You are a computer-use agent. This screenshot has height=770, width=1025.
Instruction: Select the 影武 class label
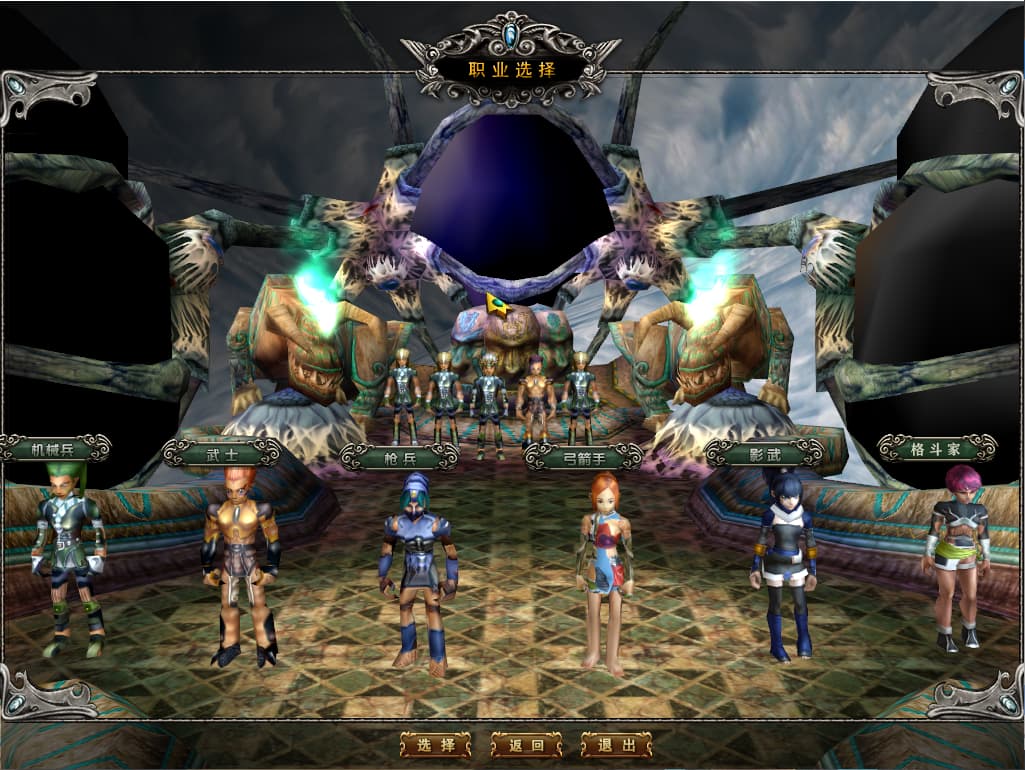pyautogui.click(x=764, y=453)
